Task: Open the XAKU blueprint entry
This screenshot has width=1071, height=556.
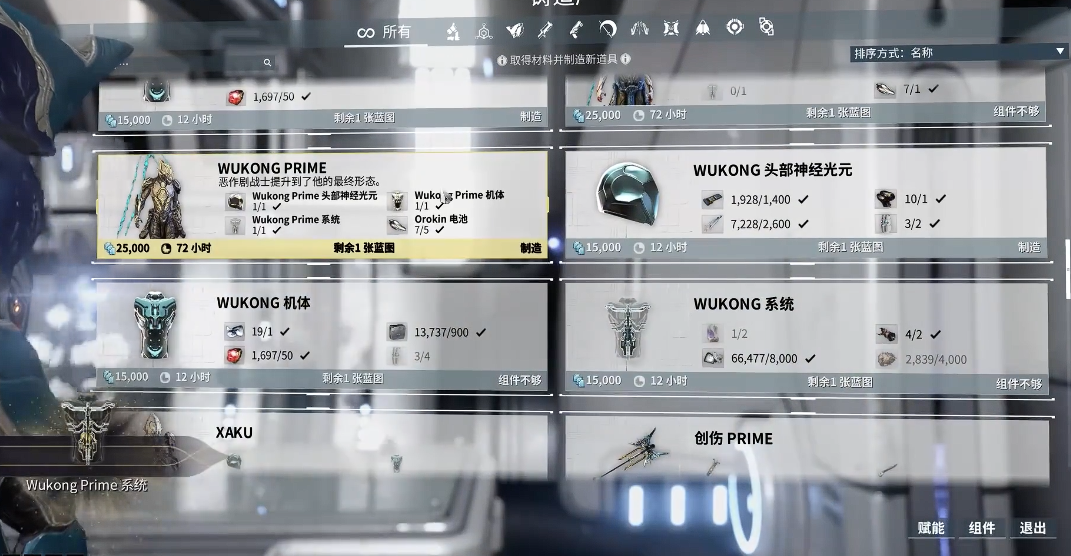Action: [322, 445]
